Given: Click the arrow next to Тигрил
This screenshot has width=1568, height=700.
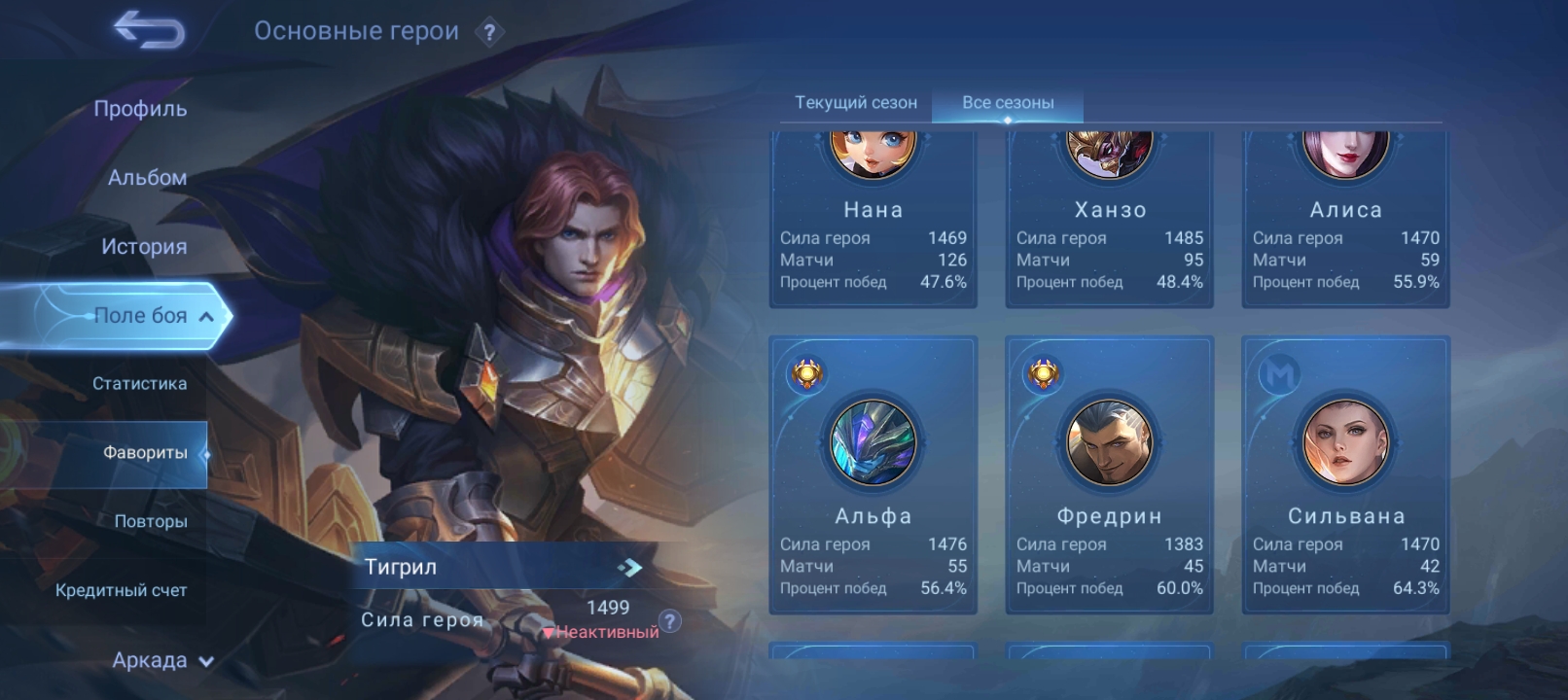Looking at the screenshot, I should point(629,567).
